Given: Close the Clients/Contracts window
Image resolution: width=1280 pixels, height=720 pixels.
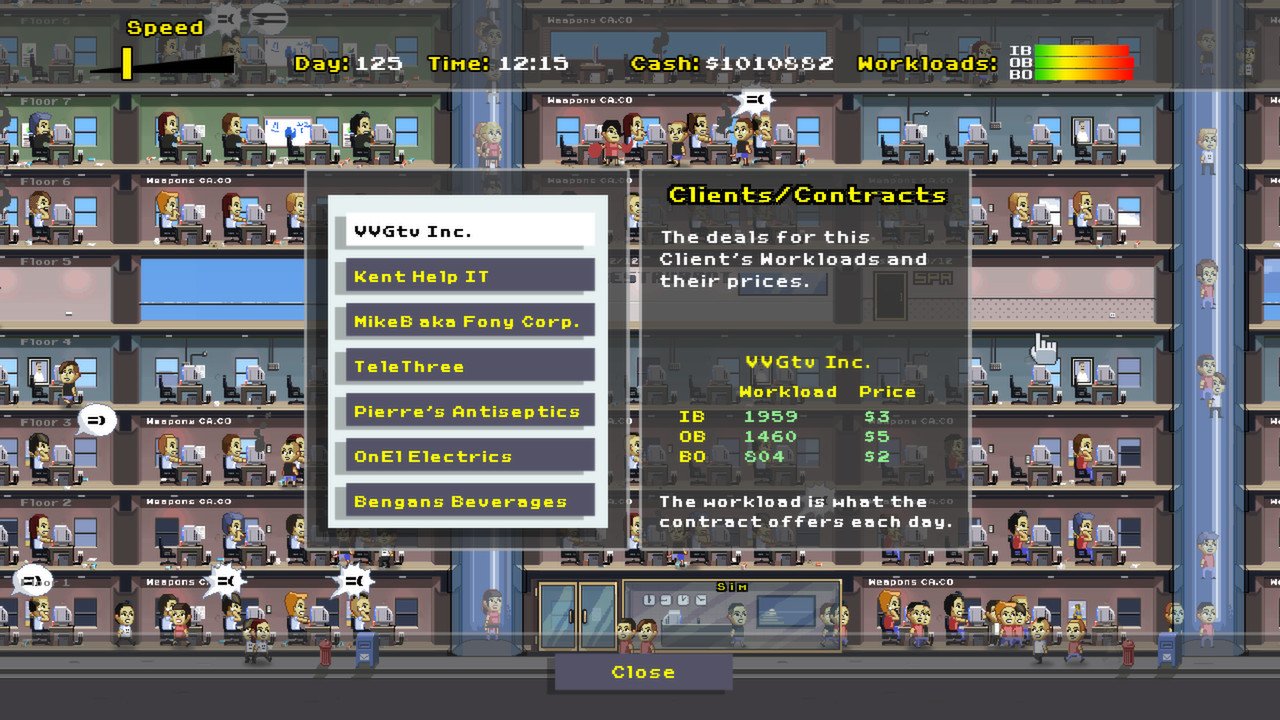Looking at the screenshot, I should tap(641, 672).
